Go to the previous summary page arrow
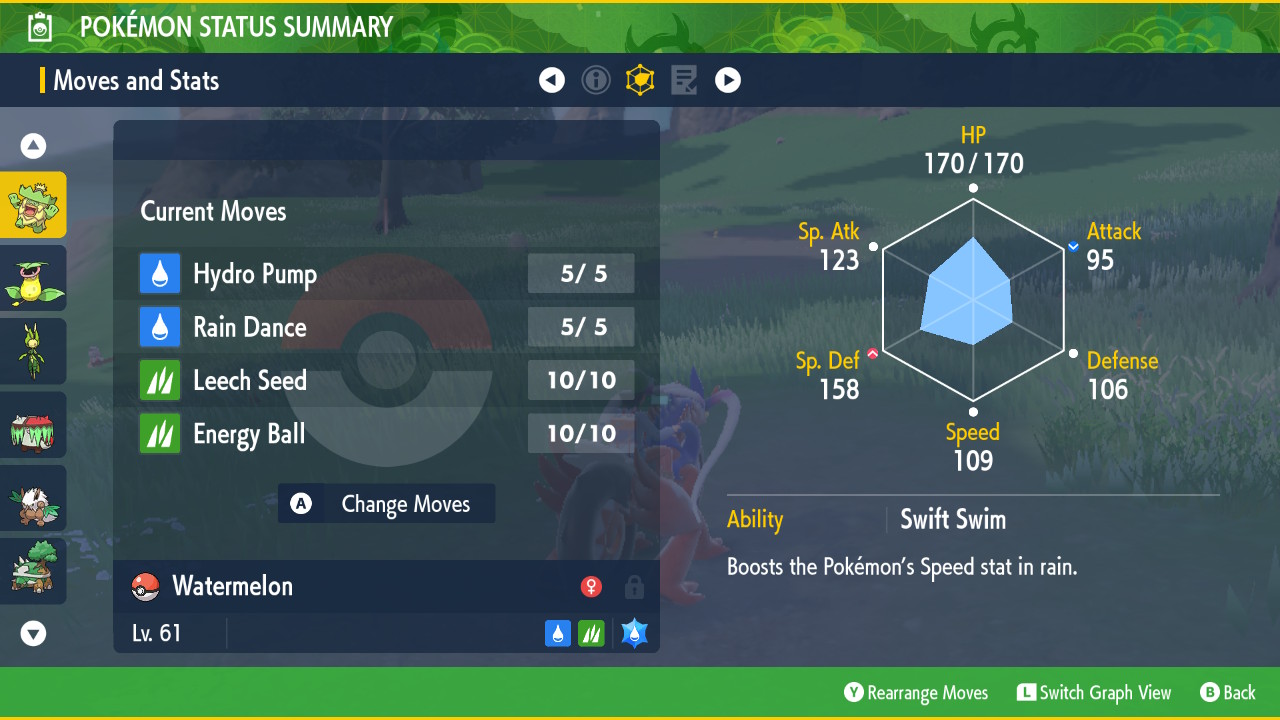 coord(552,80)
